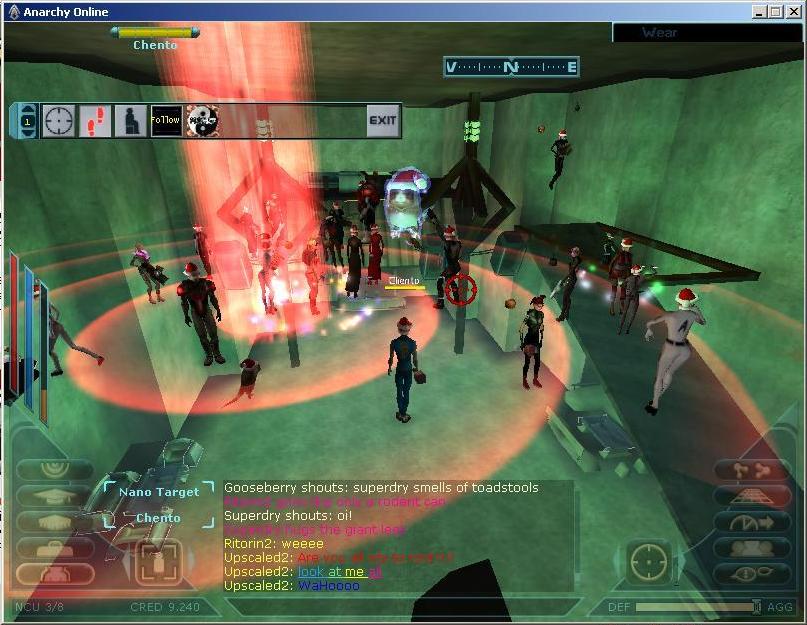Click the Nano Target Chento panel
The width and height of the screenshot is (807, 625).
pos(157,504)
